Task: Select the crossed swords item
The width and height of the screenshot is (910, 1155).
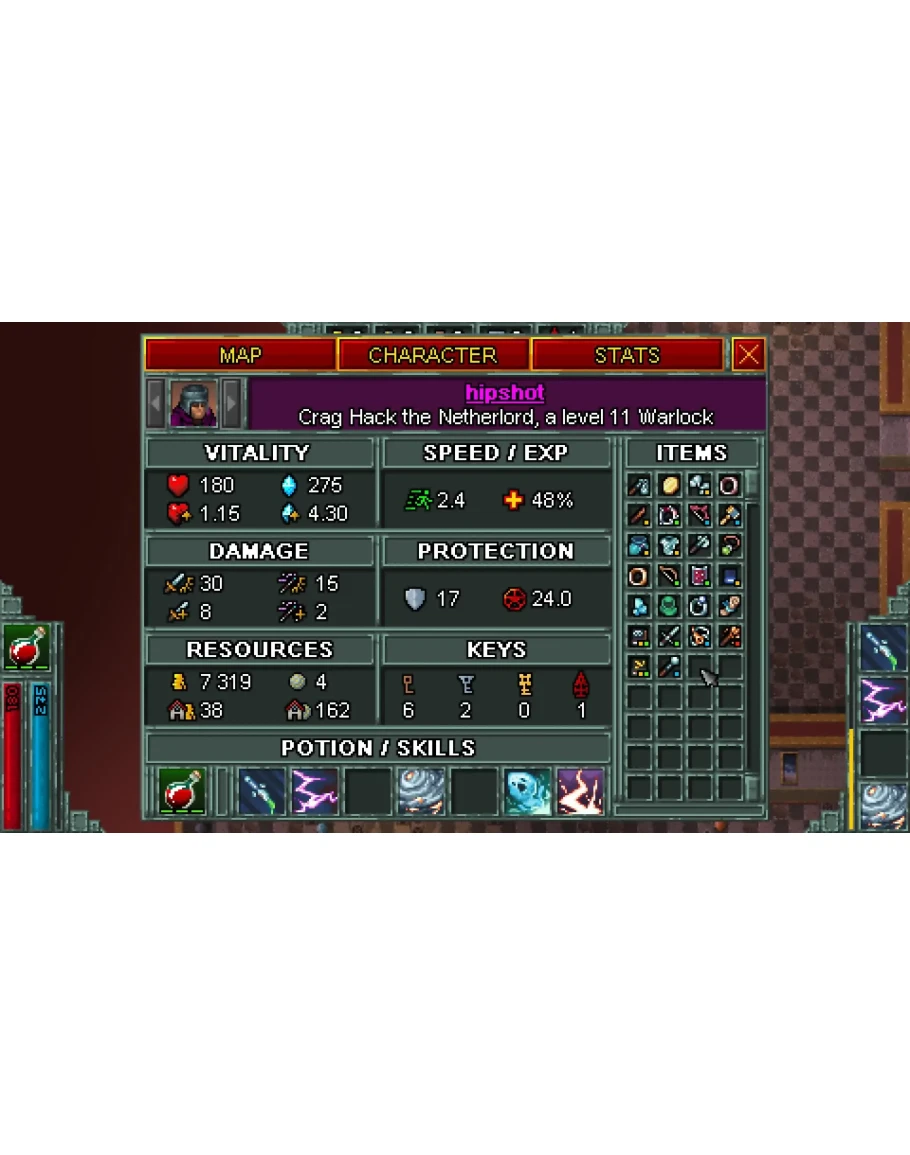Action: tap(670, 636)
